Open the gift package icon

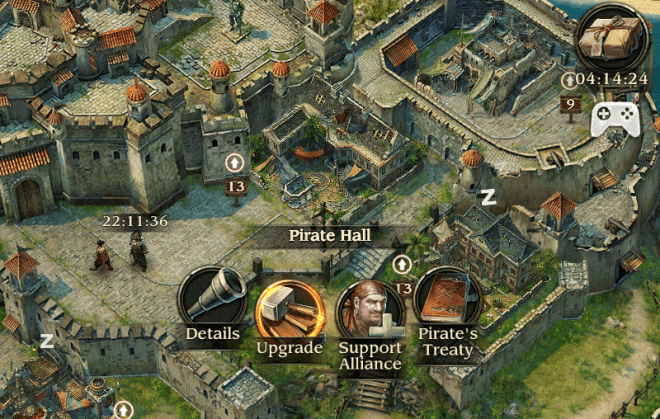(612, 38)
